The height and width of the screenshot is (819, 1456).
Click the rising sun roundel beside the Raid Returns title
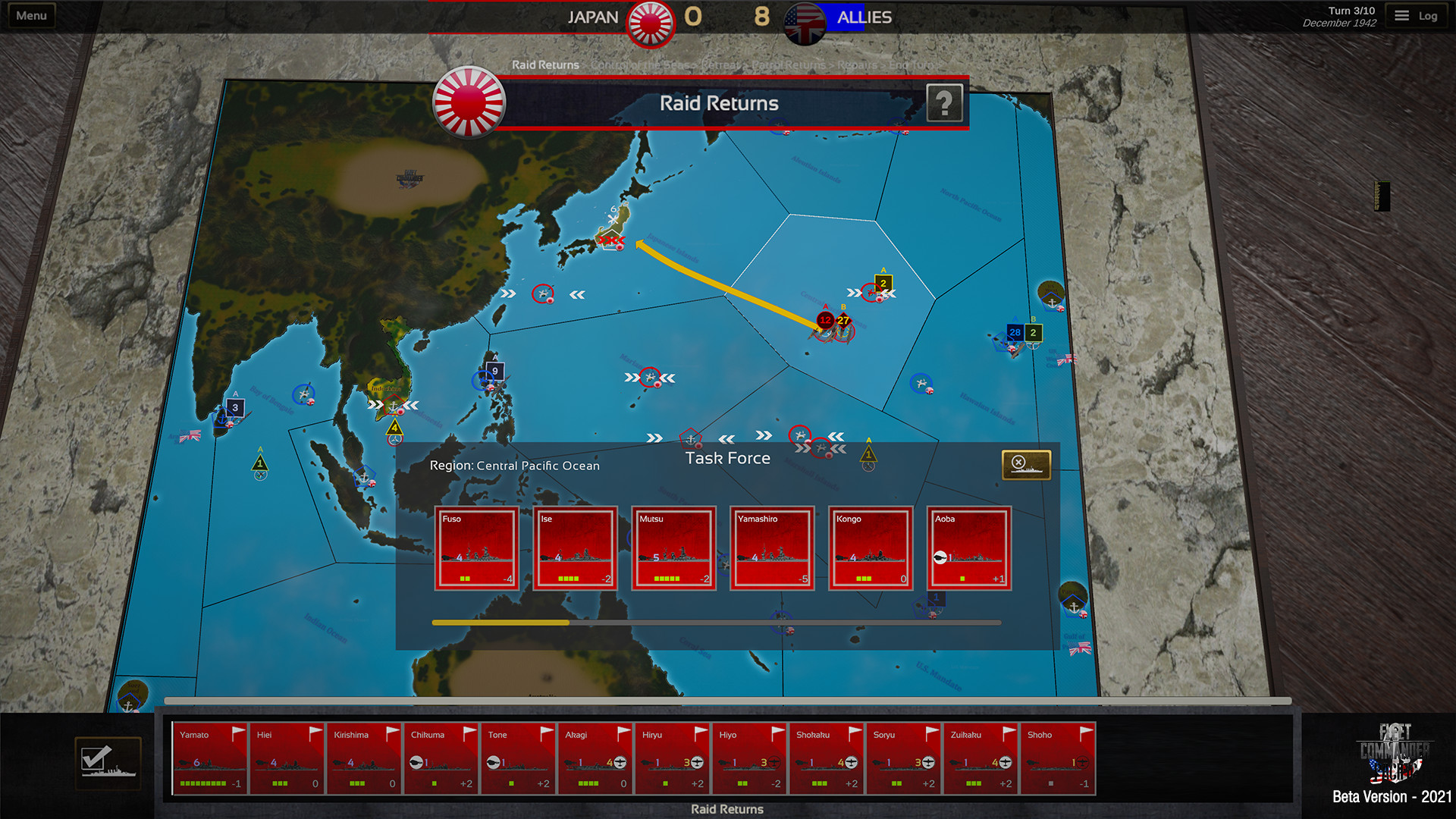pos(470,103)
